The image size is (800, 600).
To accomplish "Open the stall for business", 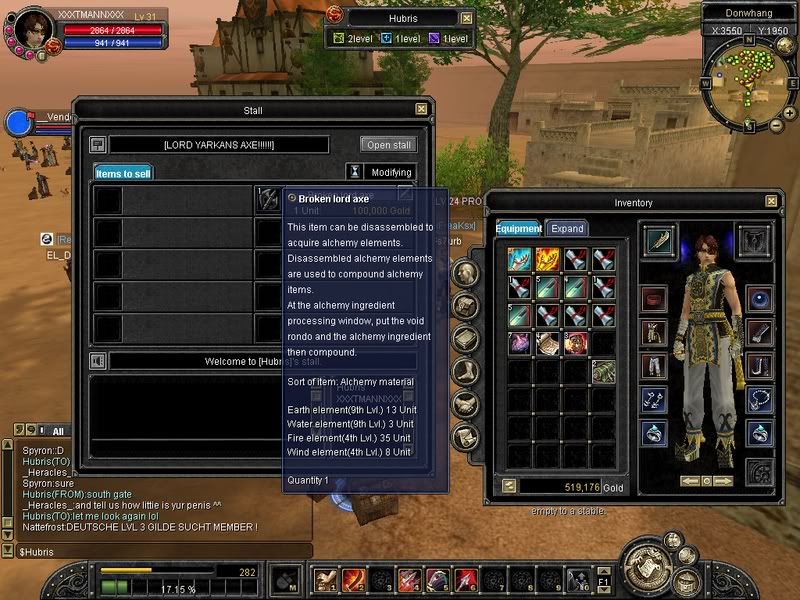I will tap(387, 145).
